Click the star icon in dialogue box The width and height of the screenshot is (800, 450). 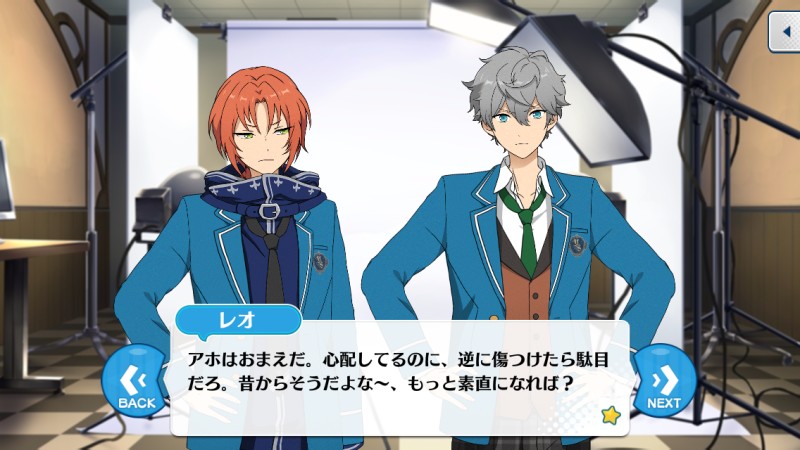[x=607, y=413]
